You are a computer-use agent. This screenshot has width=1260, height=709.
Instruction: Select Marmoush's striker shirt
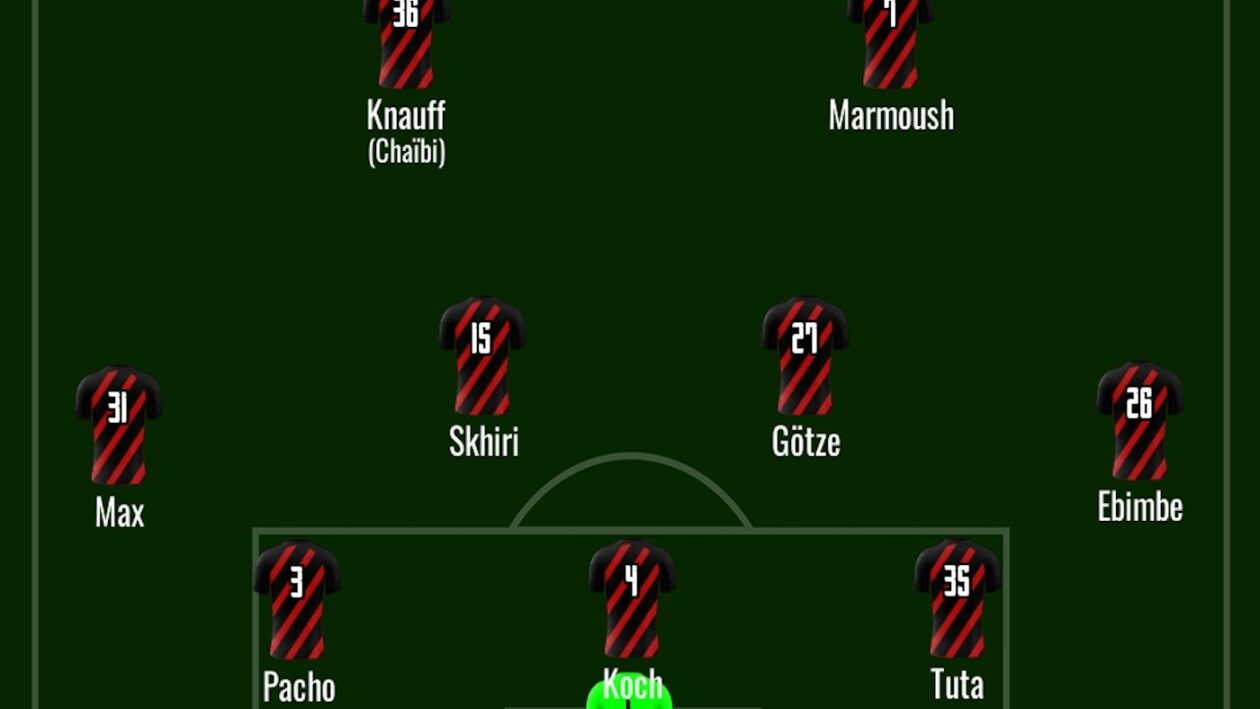[890, 43]
